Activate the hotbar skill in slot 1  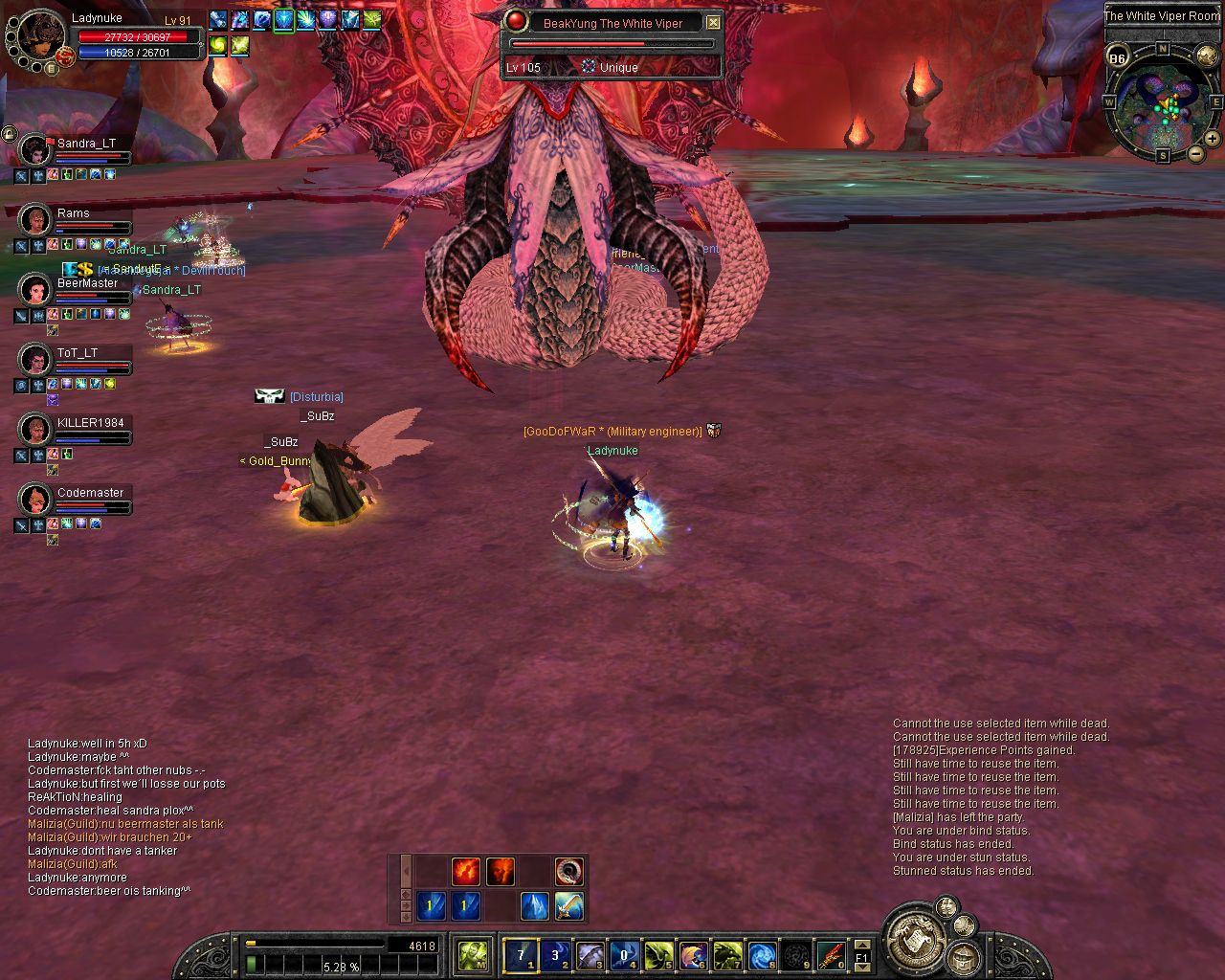521,954
